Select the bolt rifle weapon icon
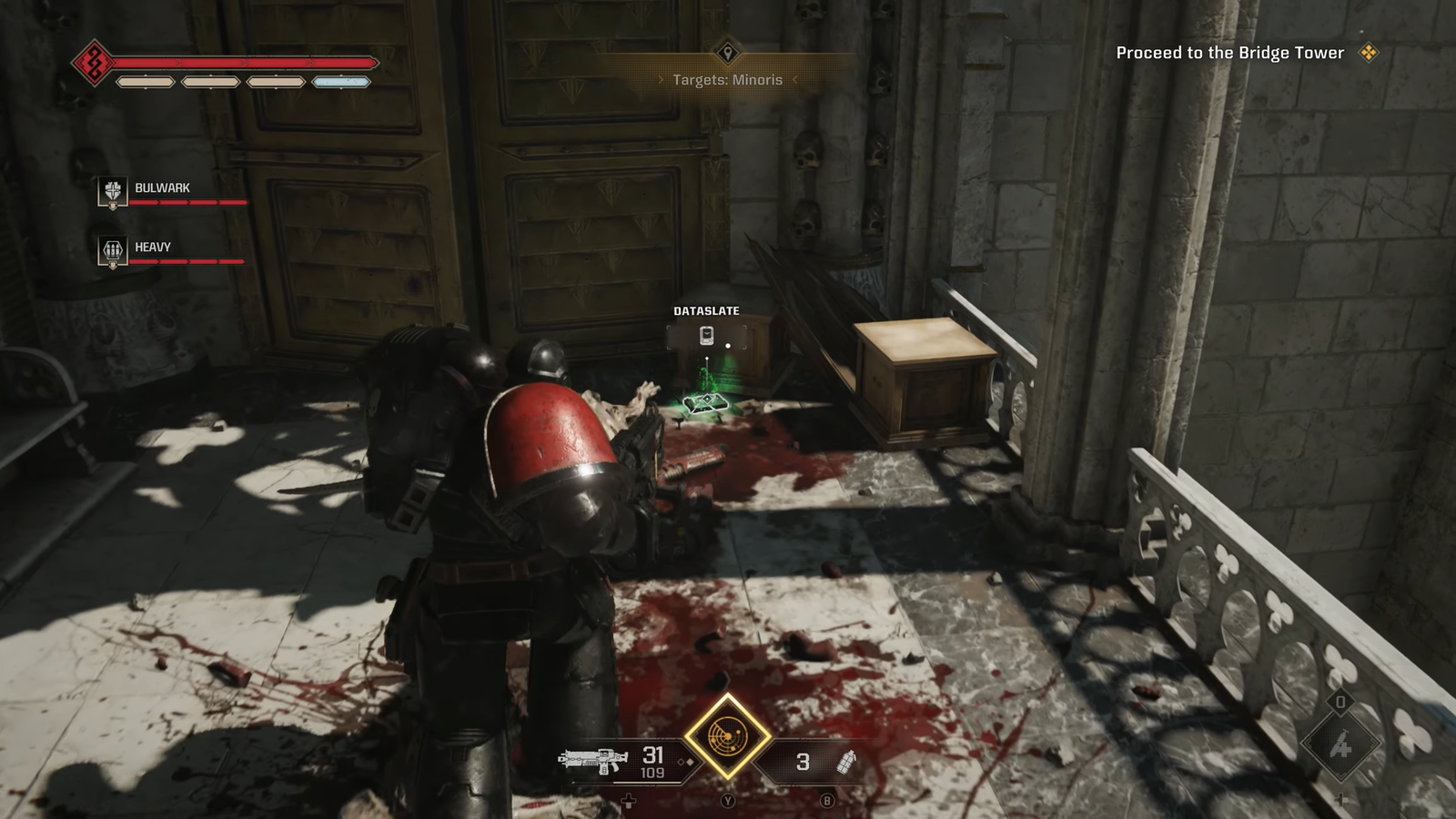 point(594,760)
